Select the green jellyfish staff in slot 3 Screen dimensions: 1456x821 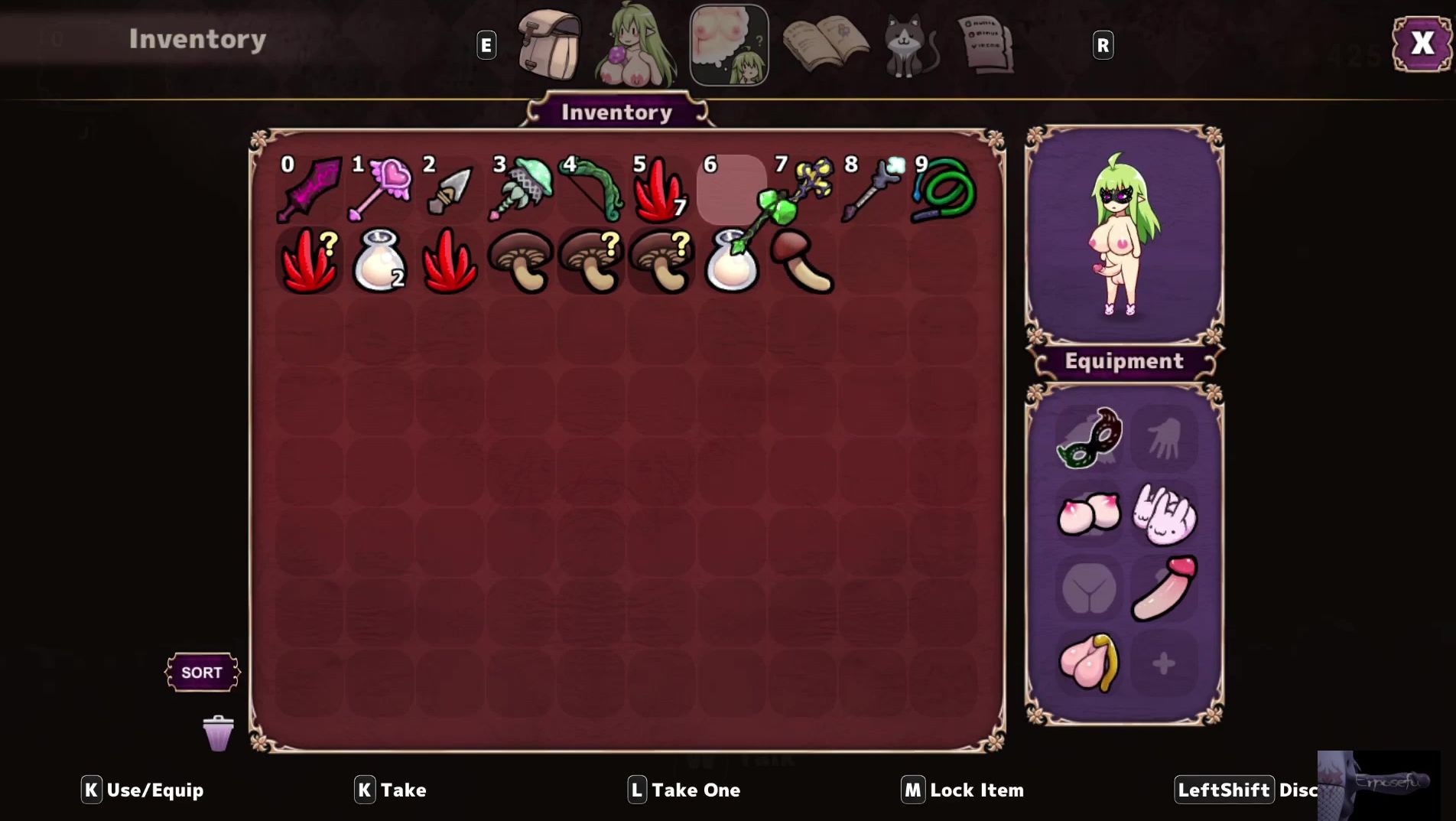coord(521,189)
